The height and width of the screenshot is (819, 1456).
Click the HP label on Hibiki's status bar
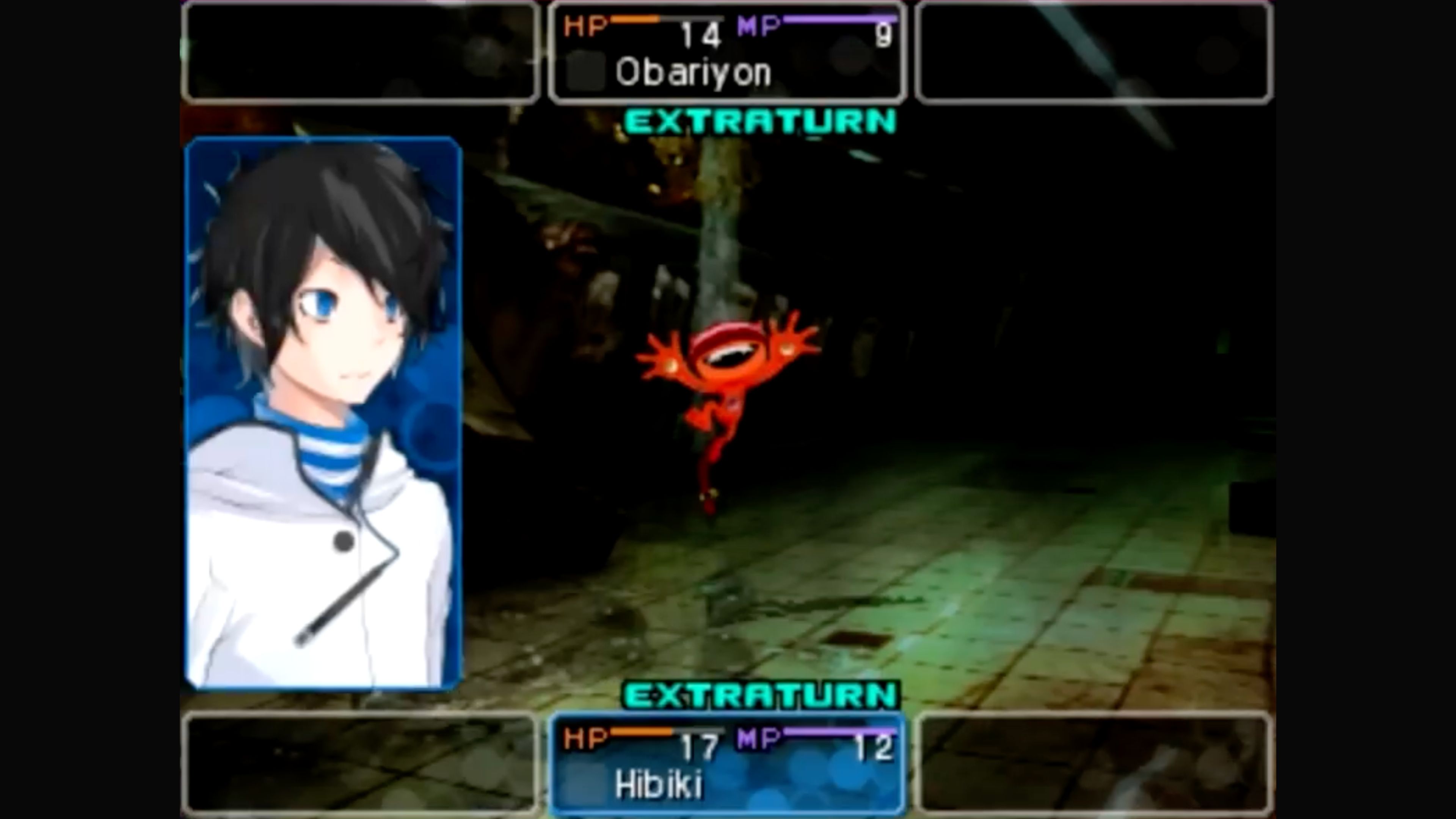point(585,737)
